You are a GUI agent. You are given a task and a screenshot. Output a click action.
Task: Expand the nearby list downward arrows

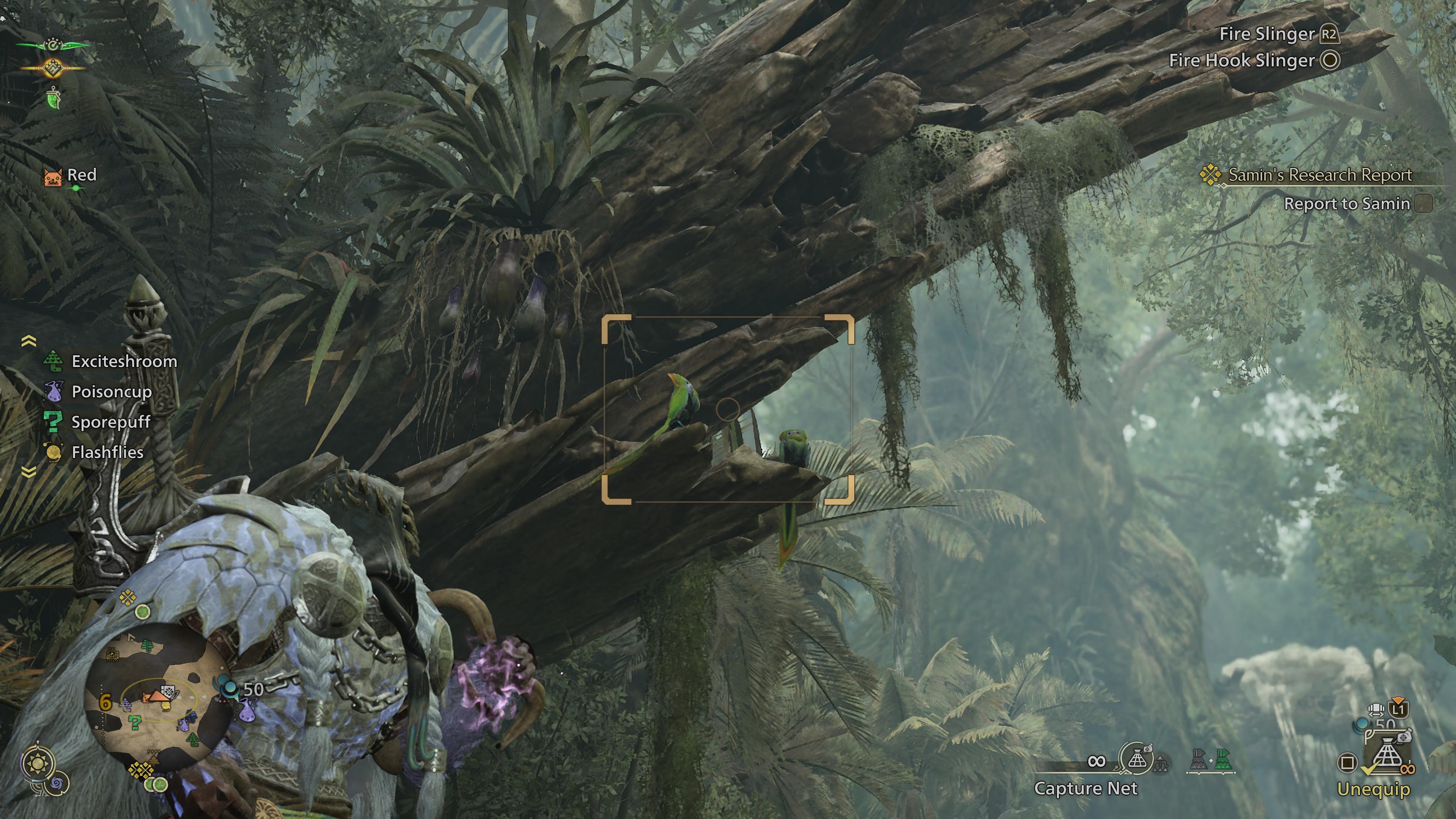[x=29, y=471]
